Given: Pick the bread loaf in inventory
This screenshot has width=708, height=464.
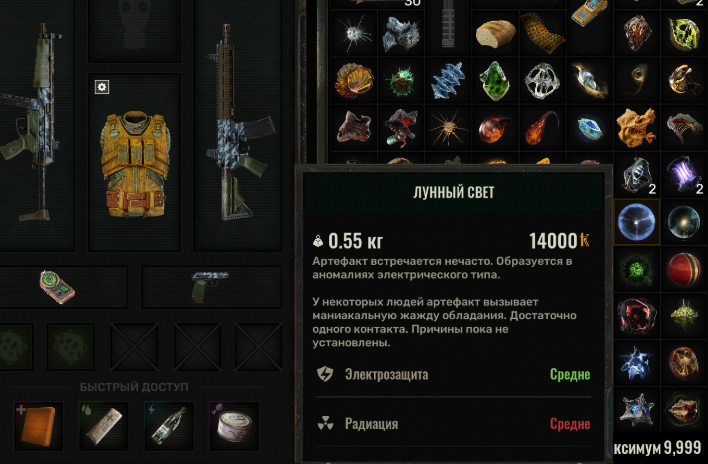Looking at the screenshot, I should (494, 34).
